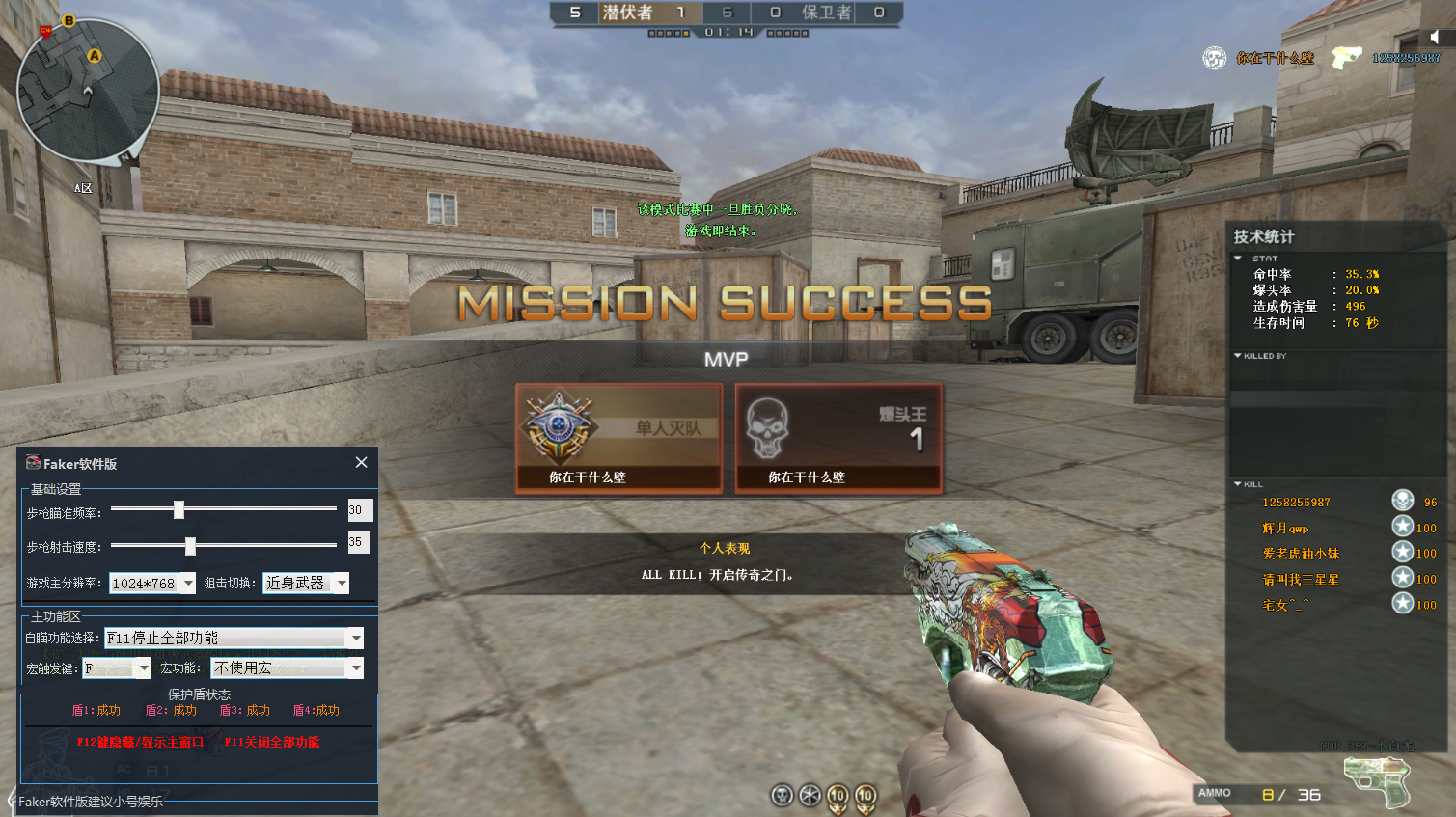Click the 步枪射击速度 value box showing 35
The width and height of the screenshot is (1456, 817).
[x=358, y=543]
